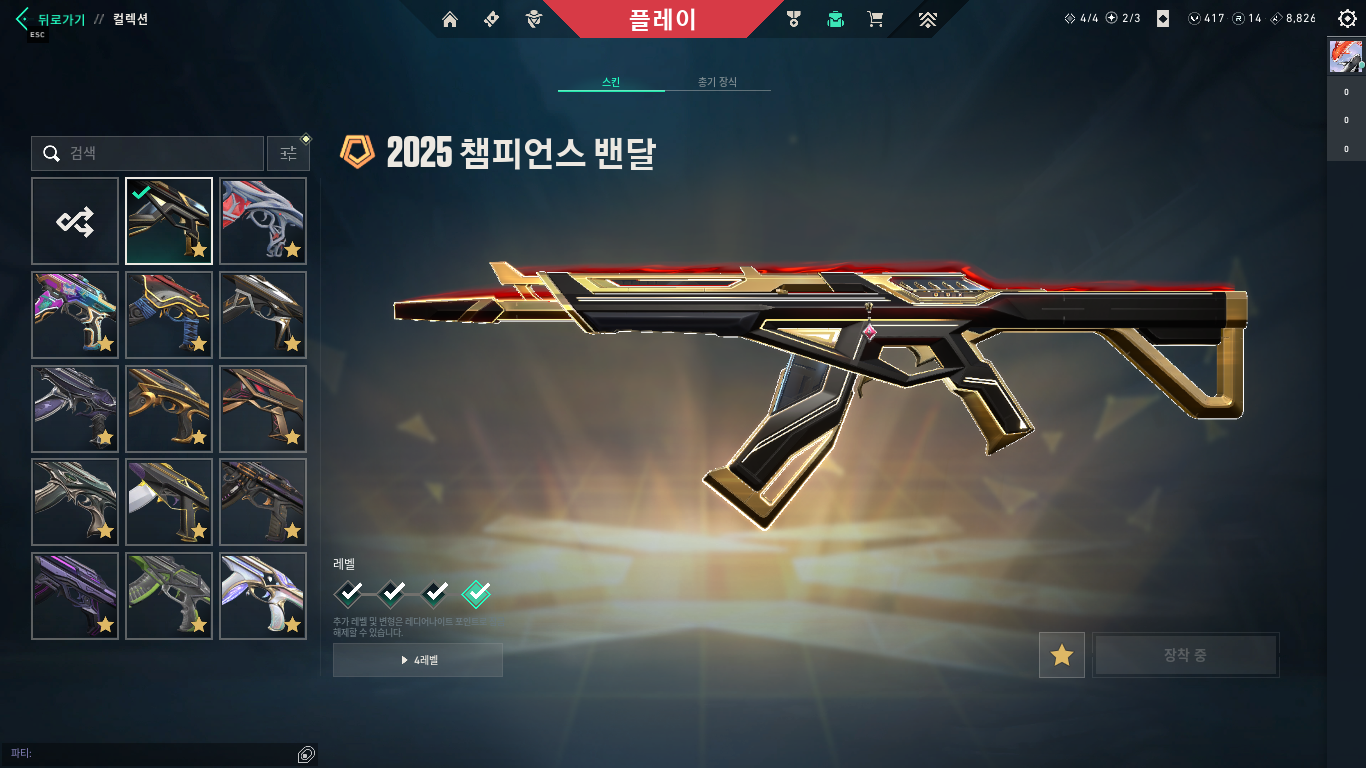Open the store shopping cart icon
The width and height of the screenshot is (1366, 768).
coord(875,19)
